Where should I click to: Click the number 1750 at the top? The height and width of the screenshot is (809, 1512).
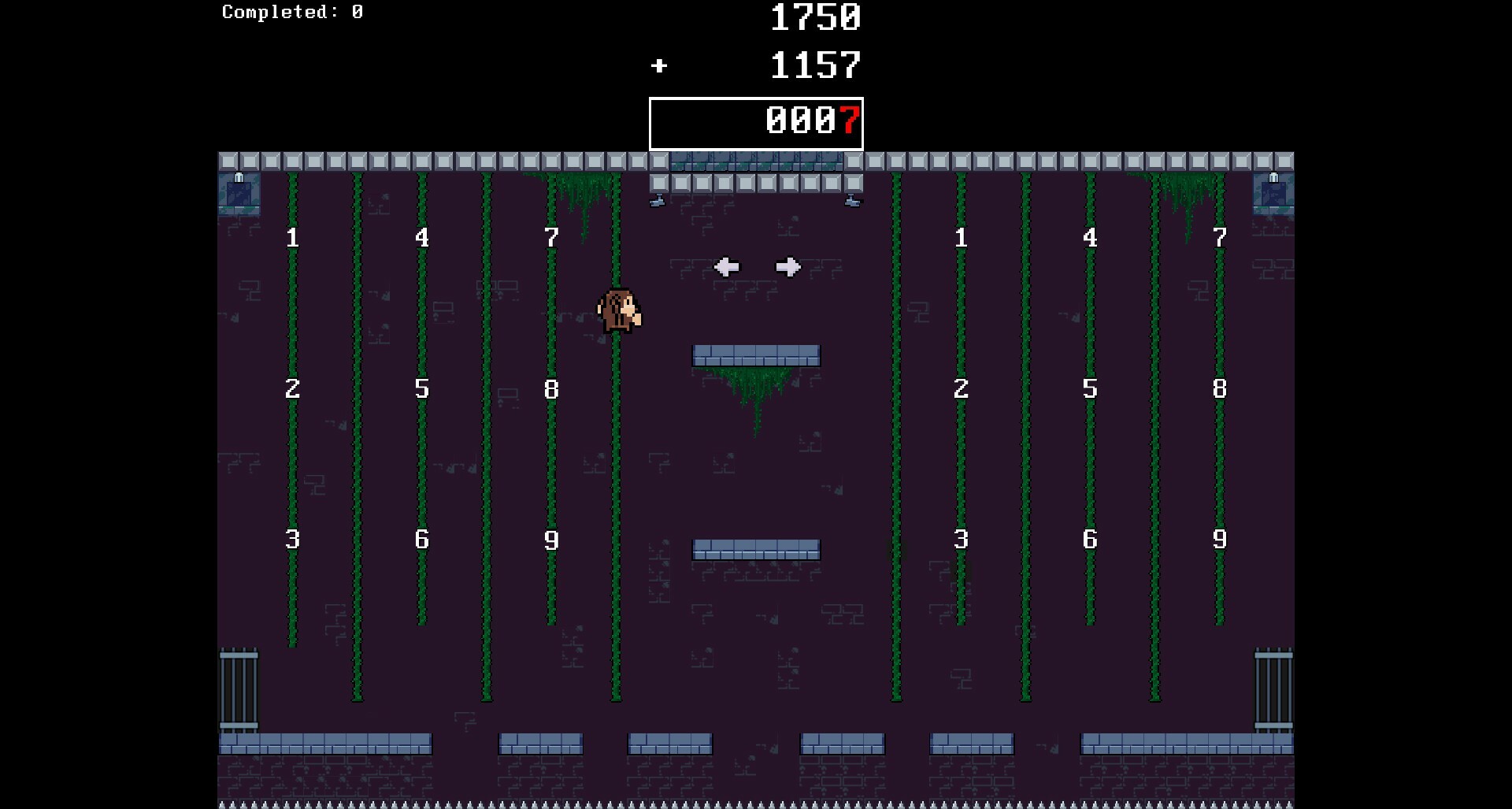[x=815, y=18]
